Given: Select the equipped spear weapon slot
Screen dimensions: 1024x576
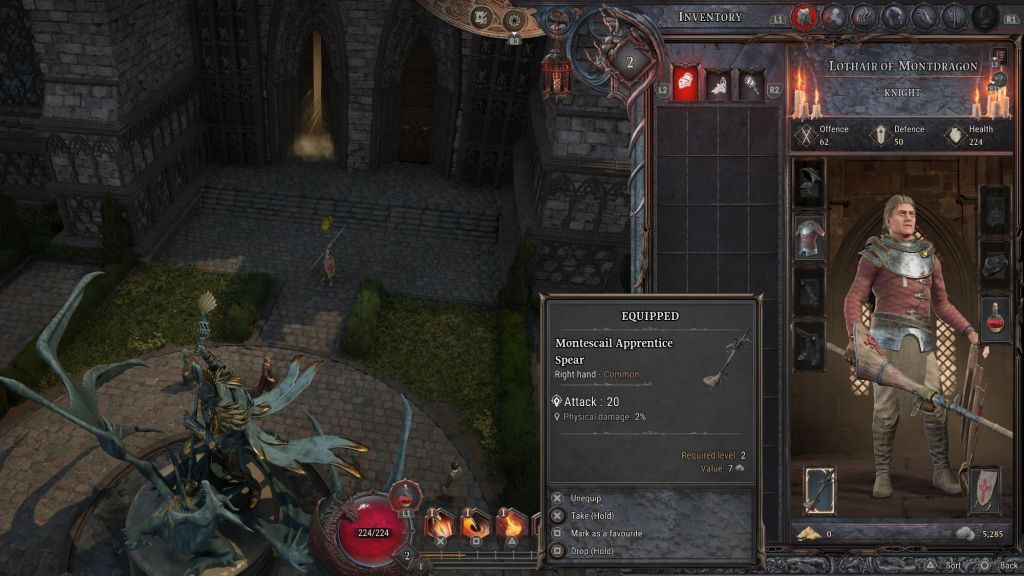Looking at the screenshot, I should click(x=820, y=490).
